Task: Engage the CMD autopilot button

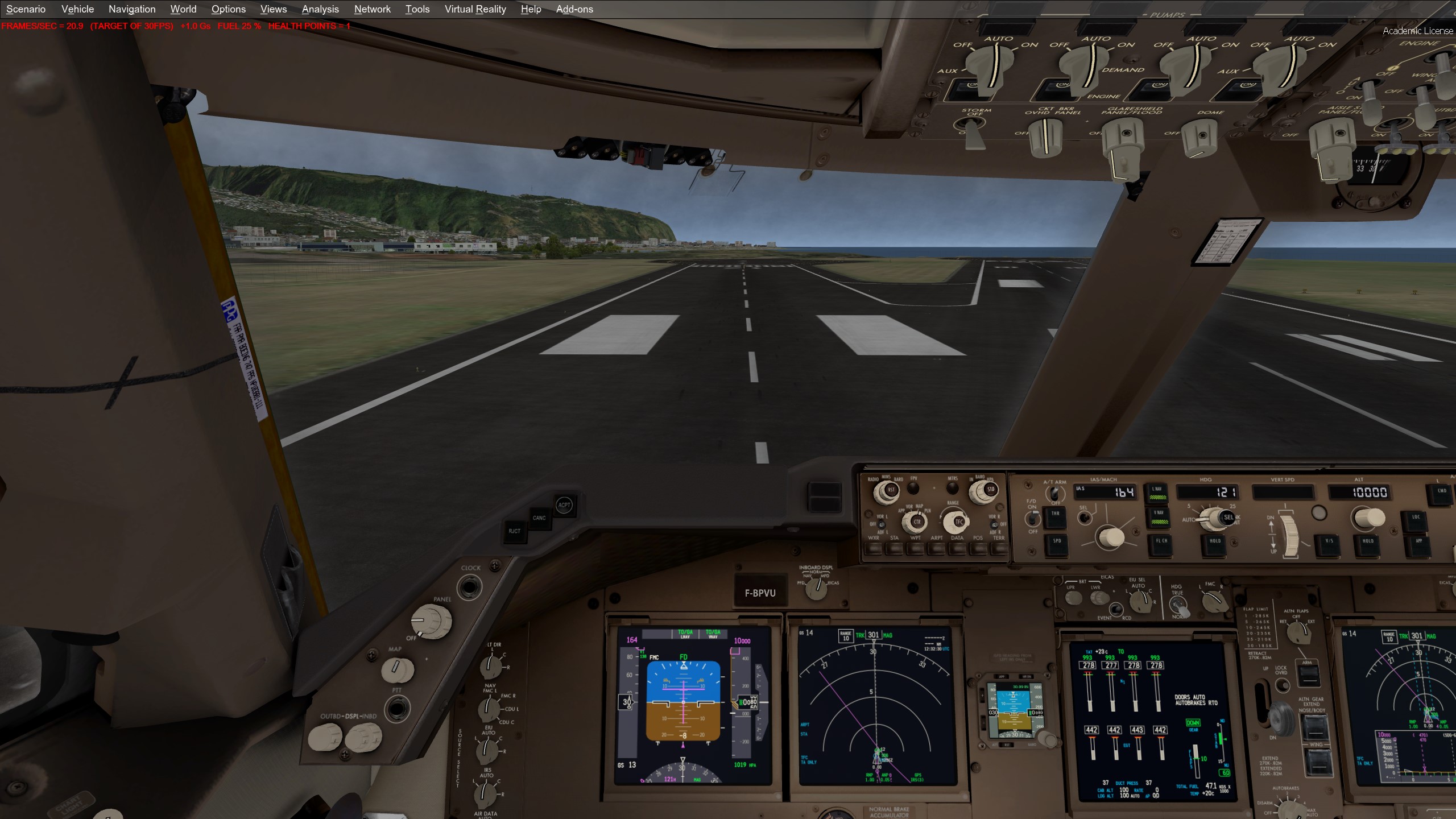Action: [1442, 493]
